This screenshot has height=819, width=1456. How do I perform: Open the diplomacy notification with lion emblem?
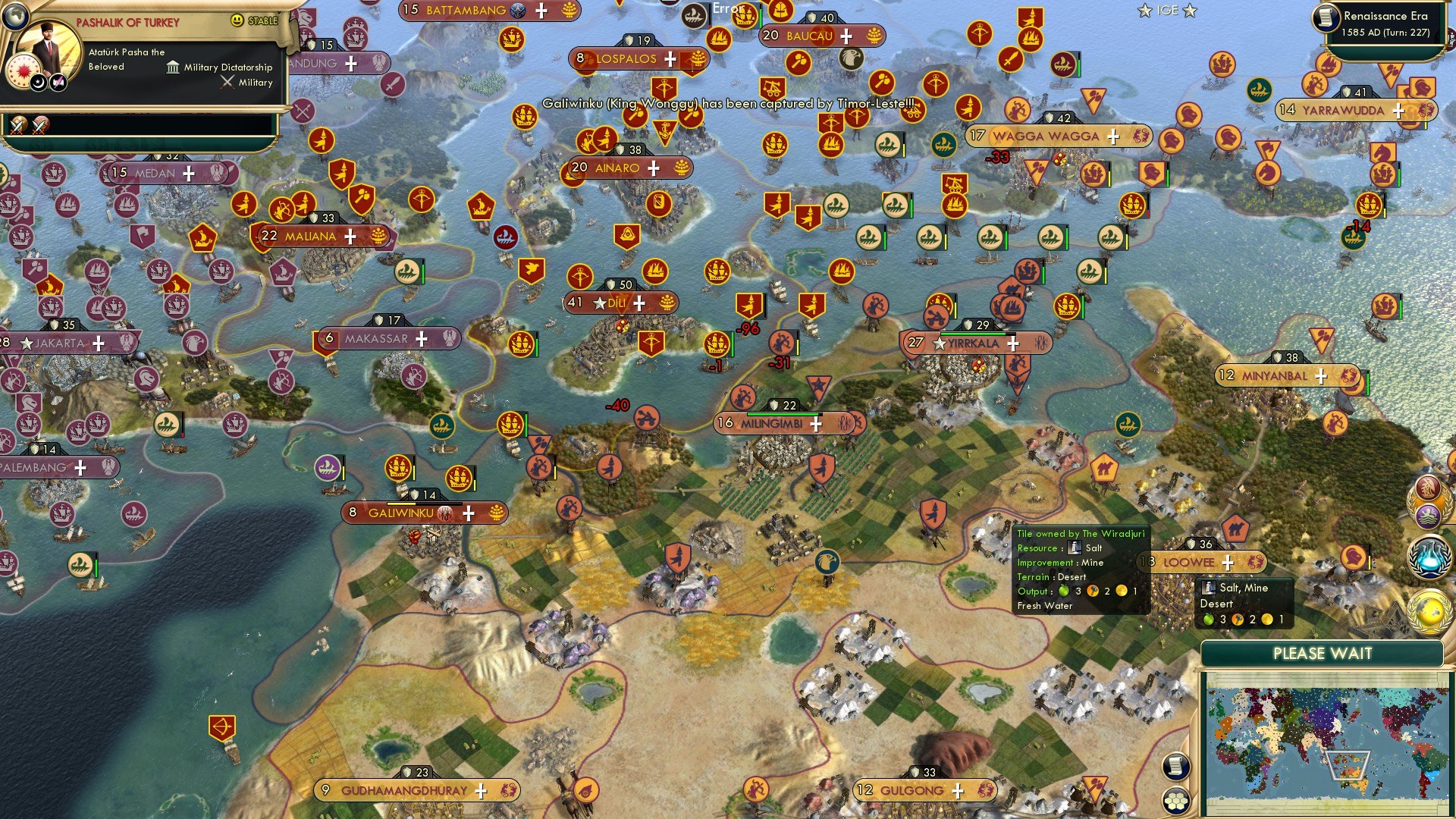point(1429,514)
